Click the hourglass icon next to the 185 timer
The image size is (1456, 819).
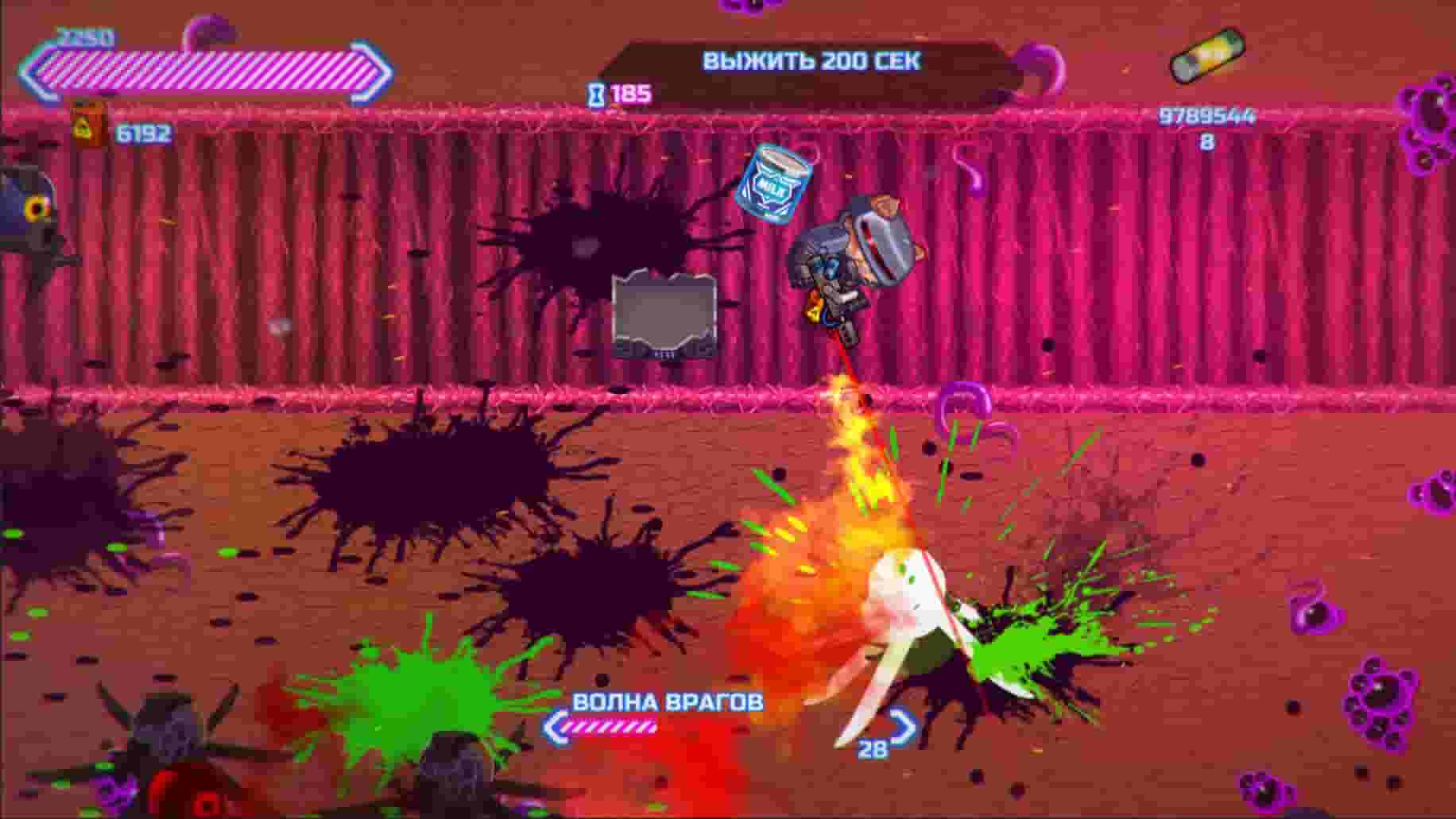pyautogui.click(x=595, y=94)
